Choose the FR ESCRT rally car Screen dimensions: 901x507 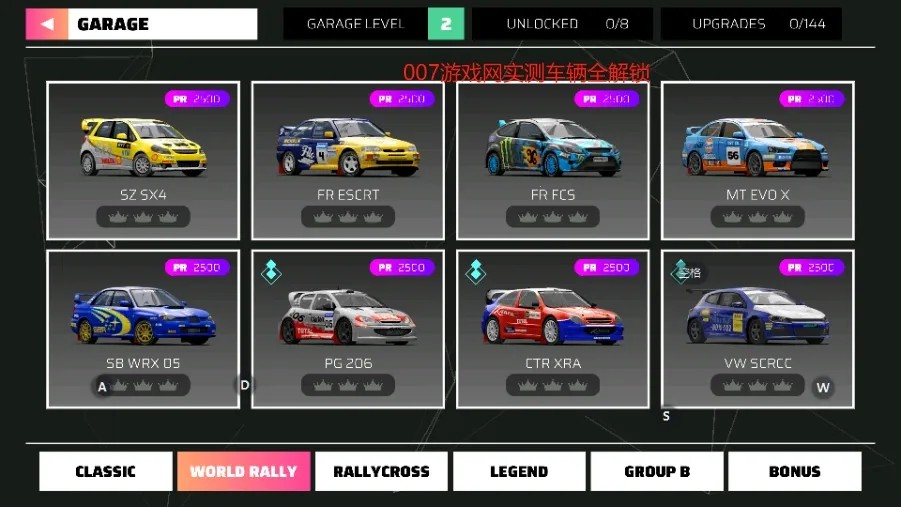[347, 160]
